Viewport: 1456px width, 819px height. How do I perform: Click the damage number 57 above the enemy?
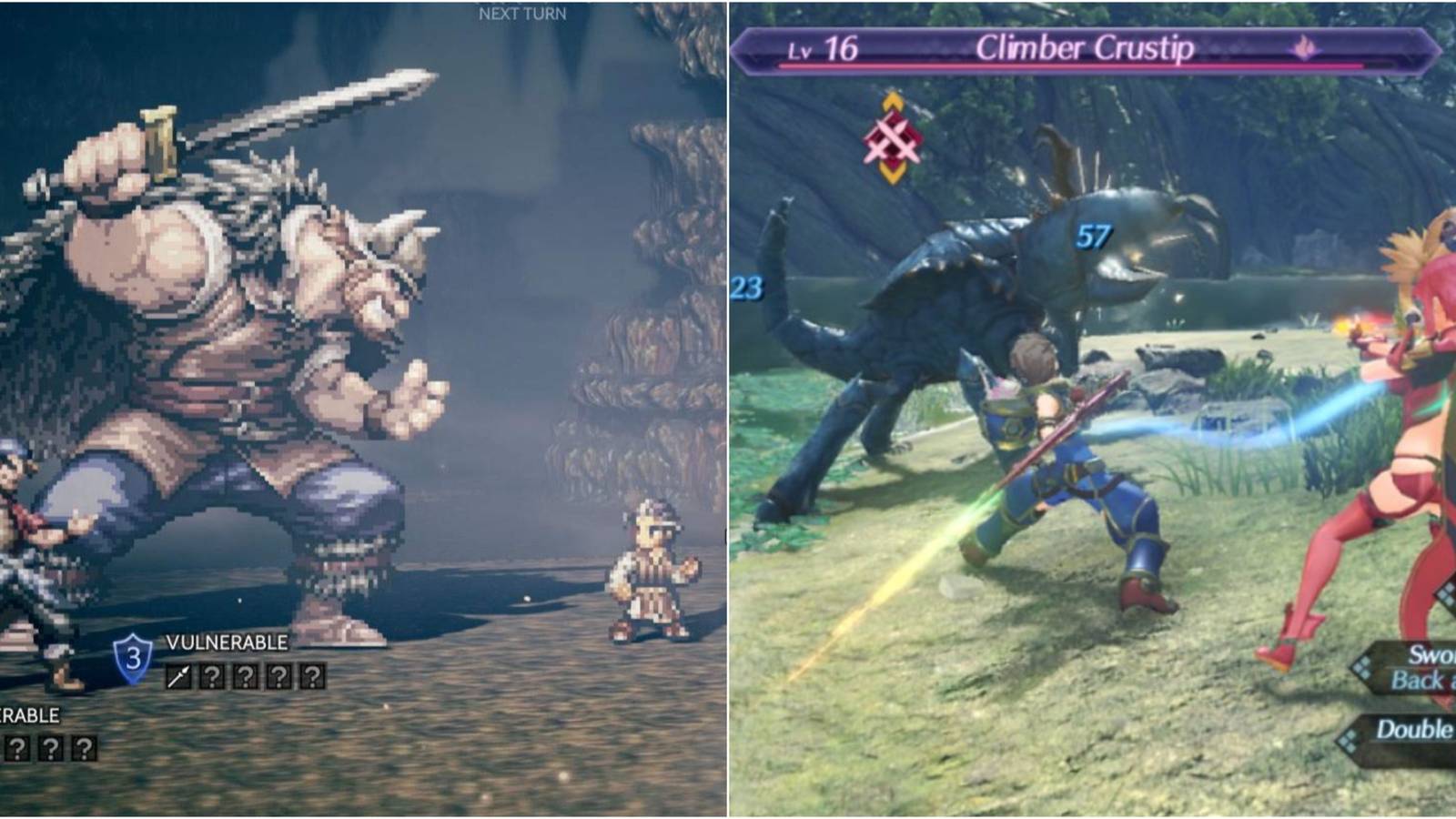click(1091, 235)
